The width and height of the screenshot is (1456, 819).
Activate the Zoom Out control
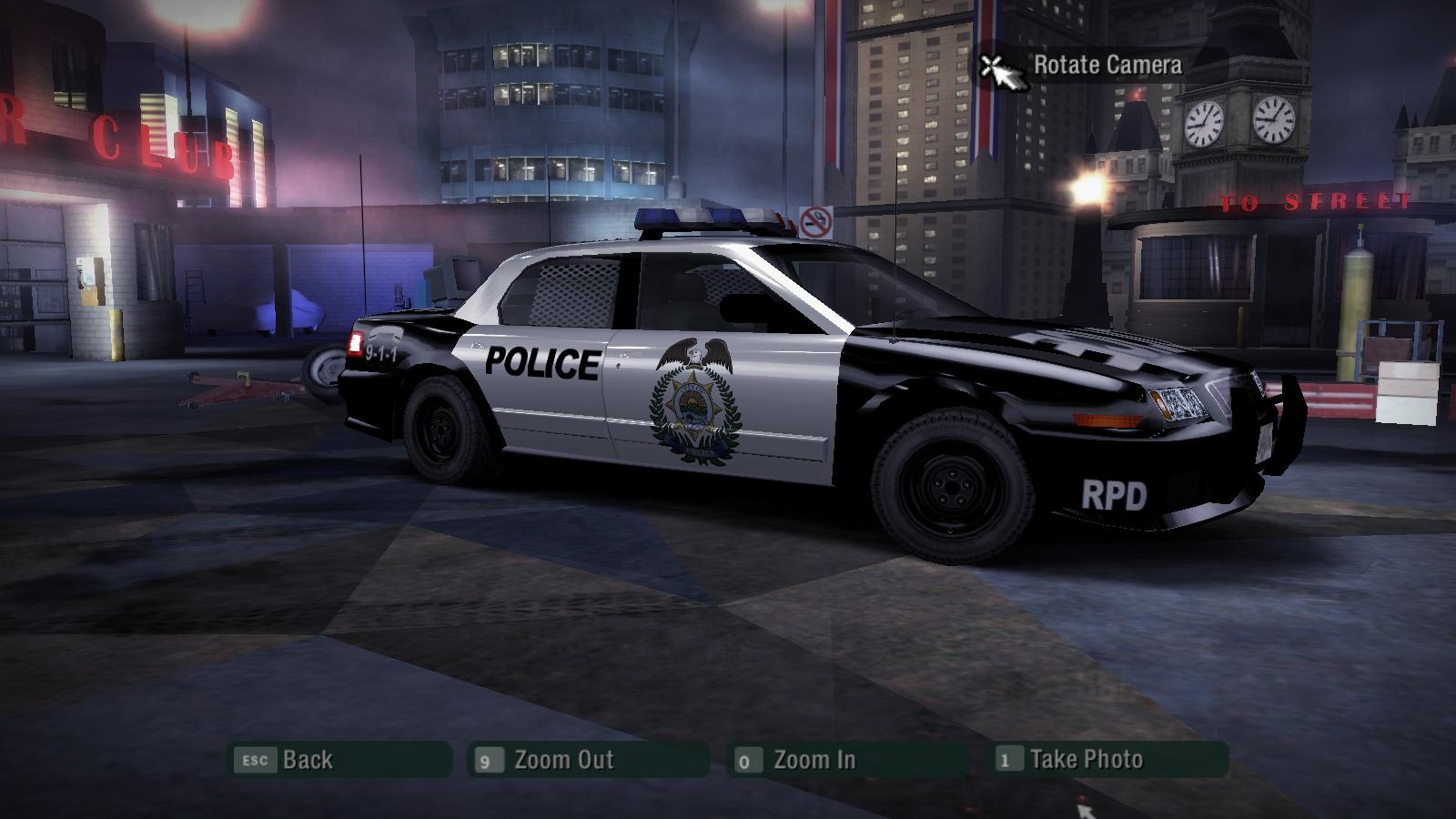564,758
